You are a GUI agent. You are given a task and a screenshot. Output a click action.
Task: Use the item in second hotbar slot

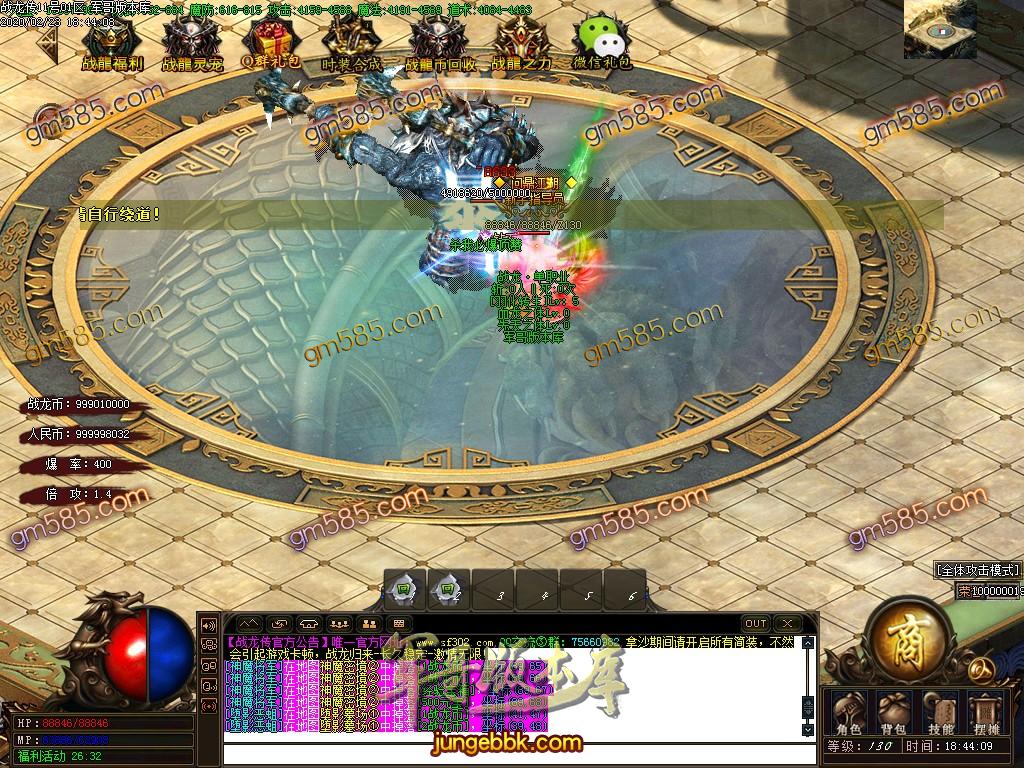pyautogui.click(x=447, y=590)
